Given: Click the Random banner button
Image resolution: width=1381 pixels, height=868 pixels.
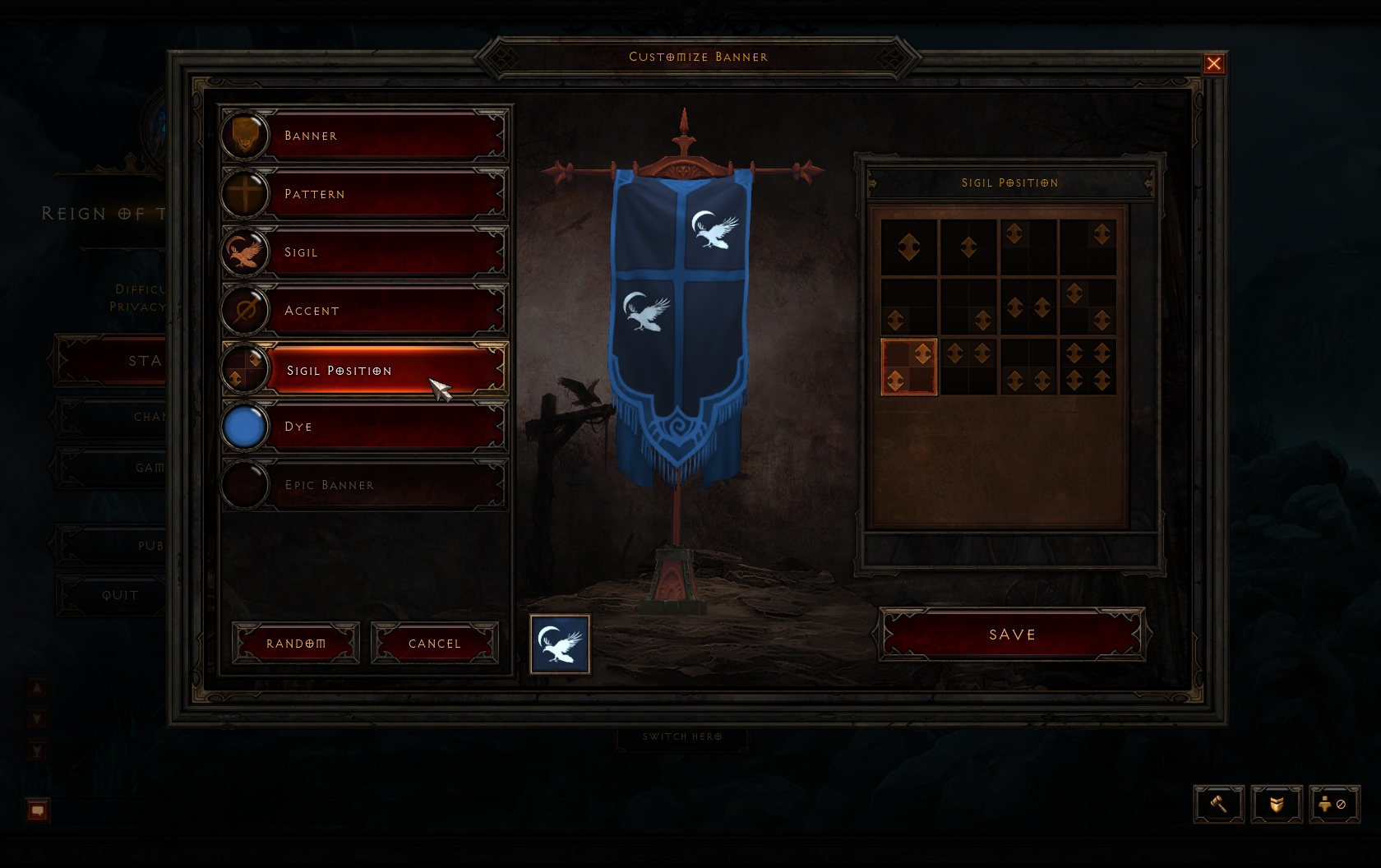Looking at the screenshot, I should [296, 643].
